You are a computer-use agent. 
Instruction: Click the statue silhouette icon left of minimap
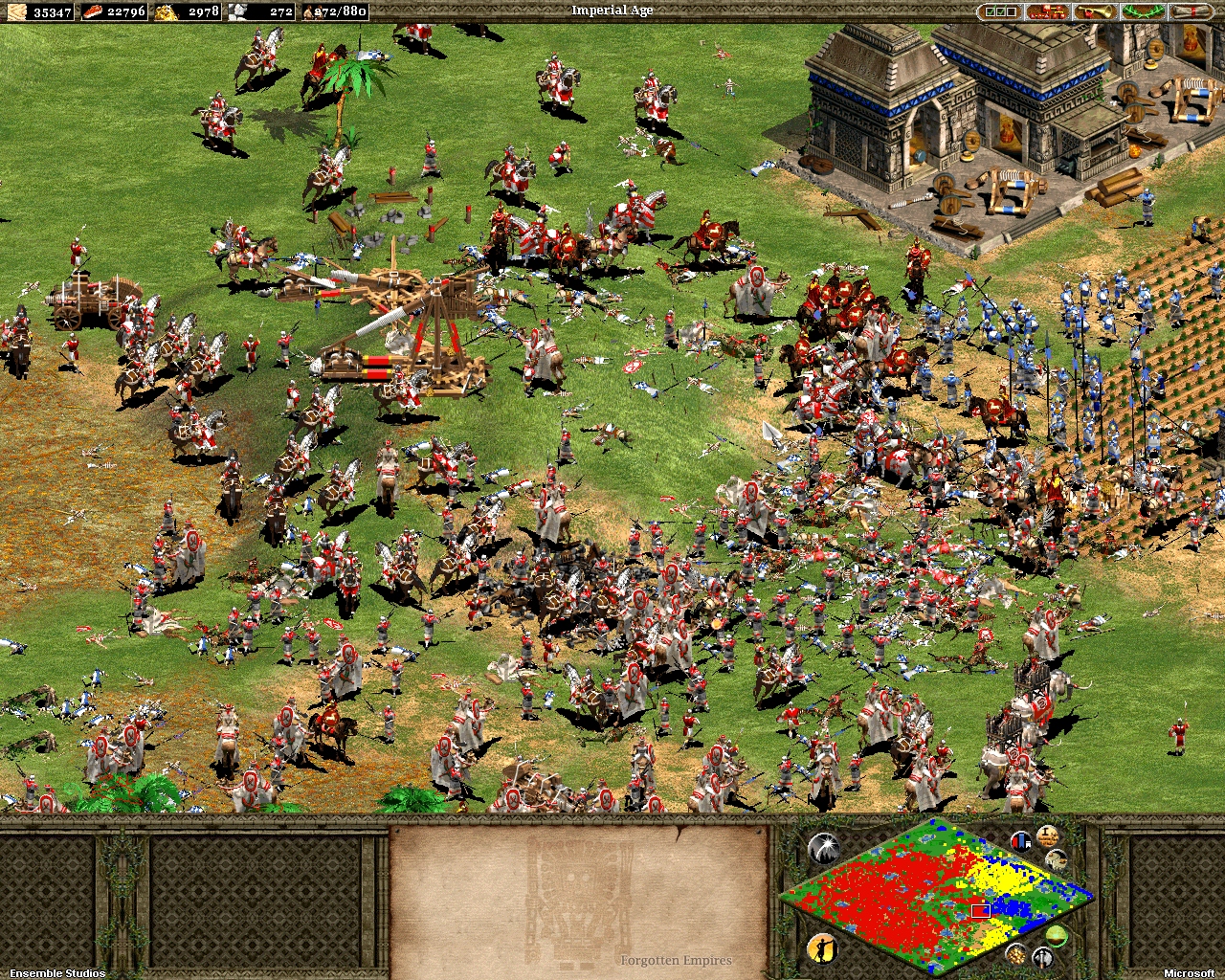823,950
